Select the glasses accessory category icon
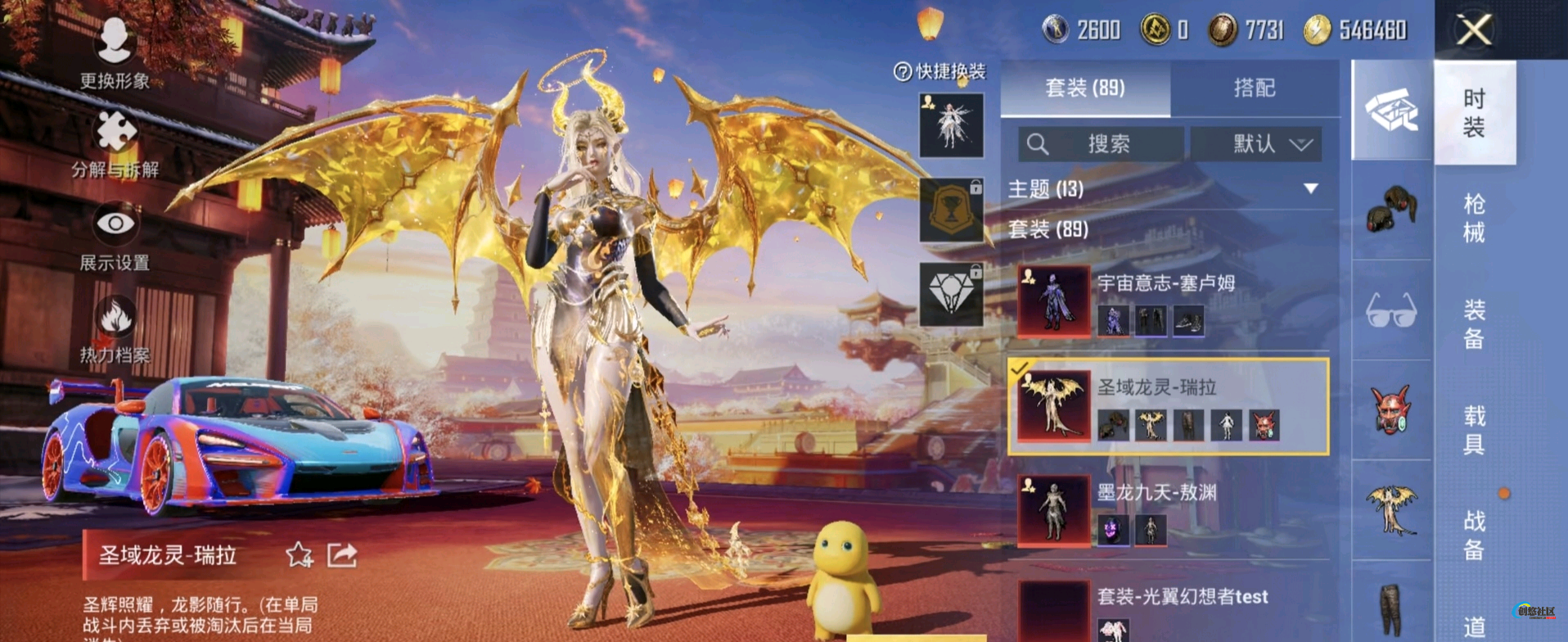Image resolution: width=1568 pixels, height=642 pixels. point(1391,311)
